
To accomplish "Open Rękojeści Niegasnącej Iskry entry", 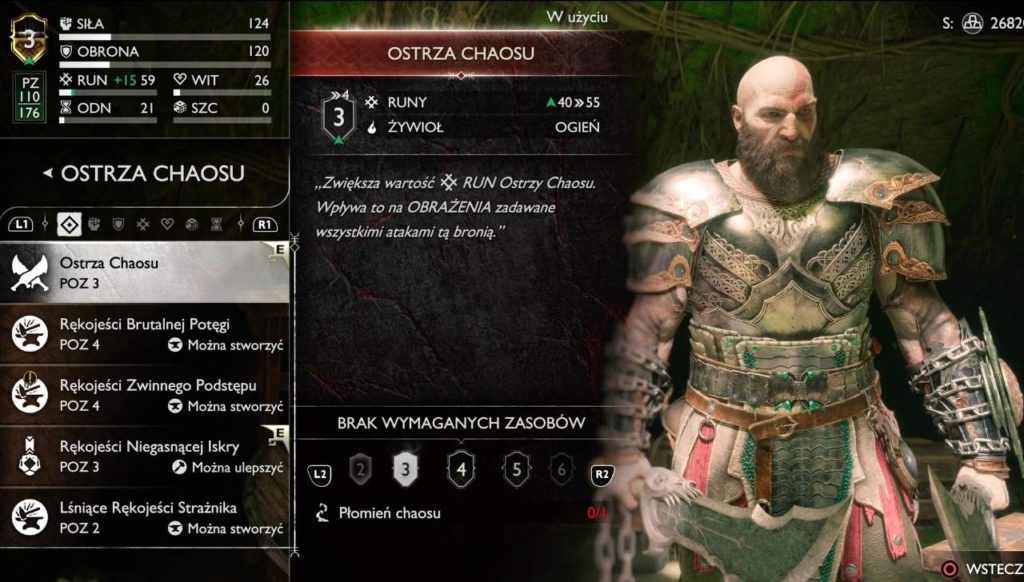I will 150,457.
